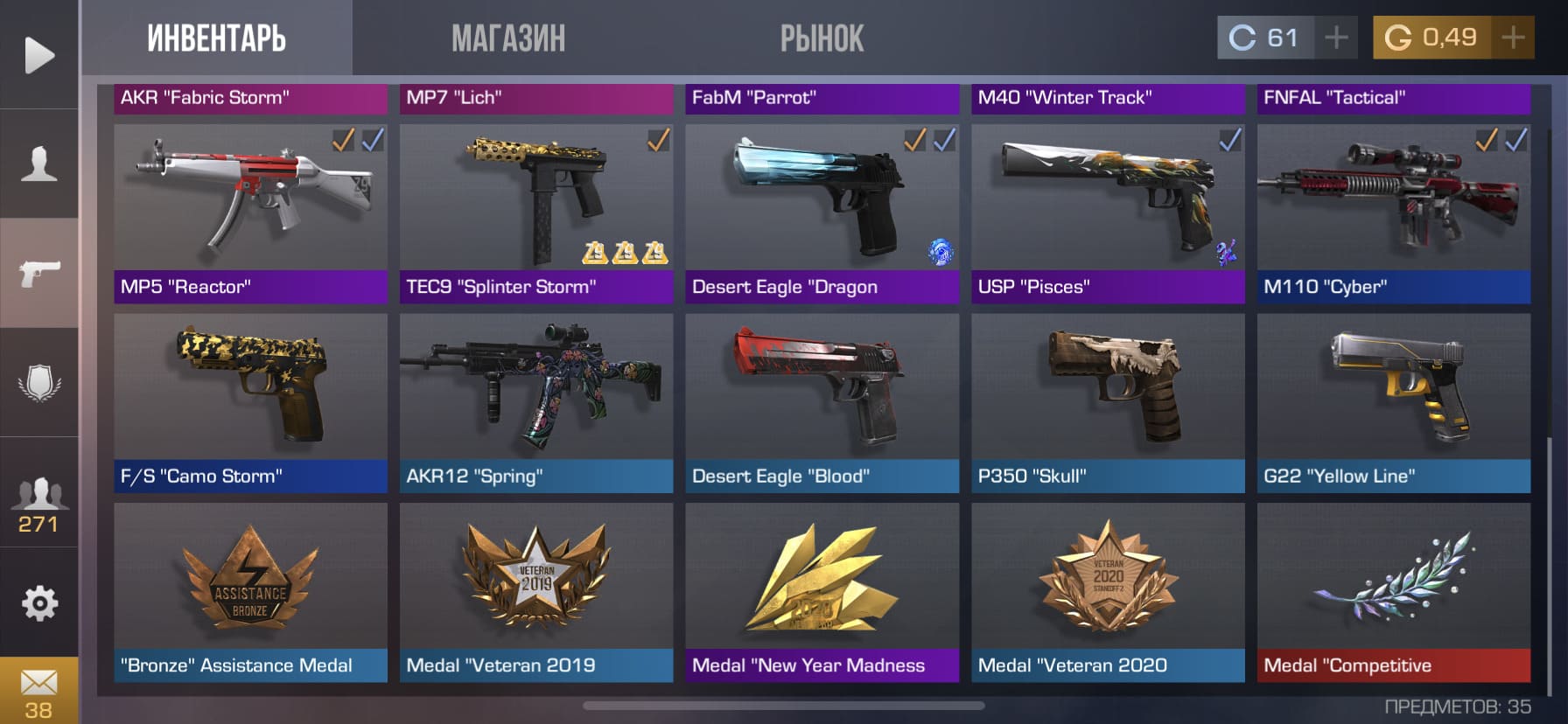Select the AKR12 "Spring" rifle skin
Viewport: 1568px width, 724px height.
coord(536,403)
